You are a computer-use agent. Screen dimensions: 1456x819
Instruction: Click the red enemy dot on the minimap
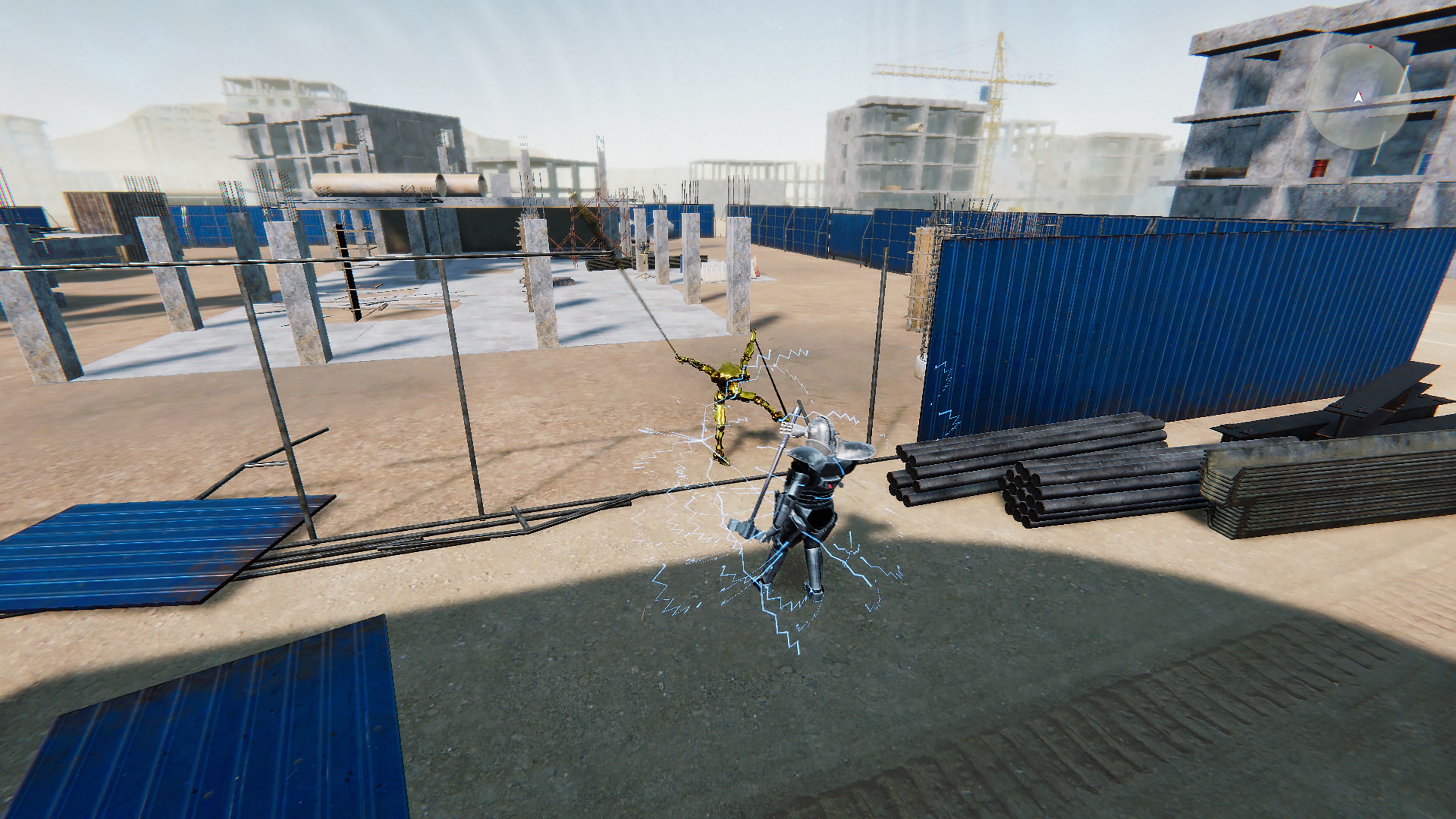pyautogui.click(x=1371, y=46)
